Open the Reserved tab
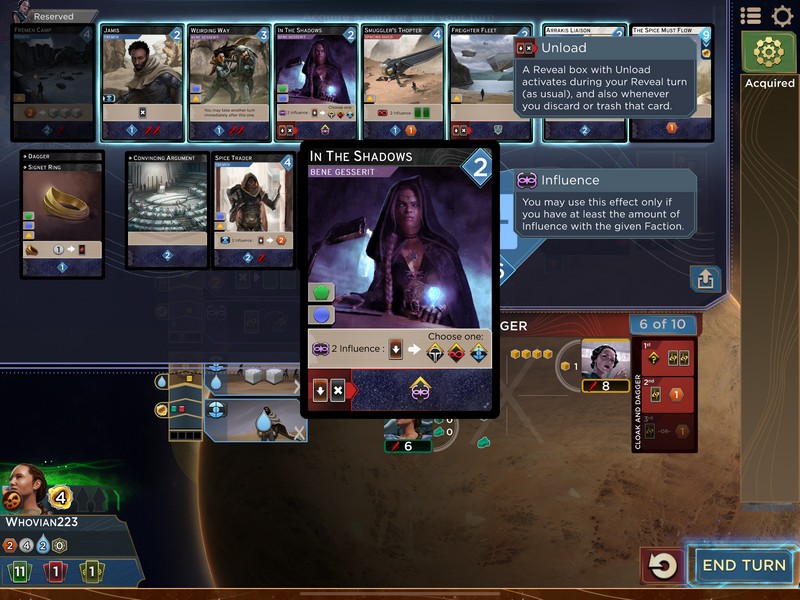 [x=46, y=16]
